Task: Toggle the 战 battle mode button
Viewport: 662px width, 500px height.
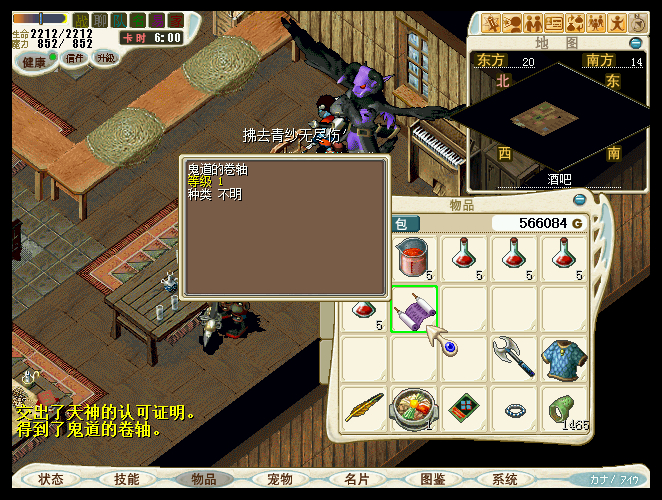Action: click(x=81, y=20)
